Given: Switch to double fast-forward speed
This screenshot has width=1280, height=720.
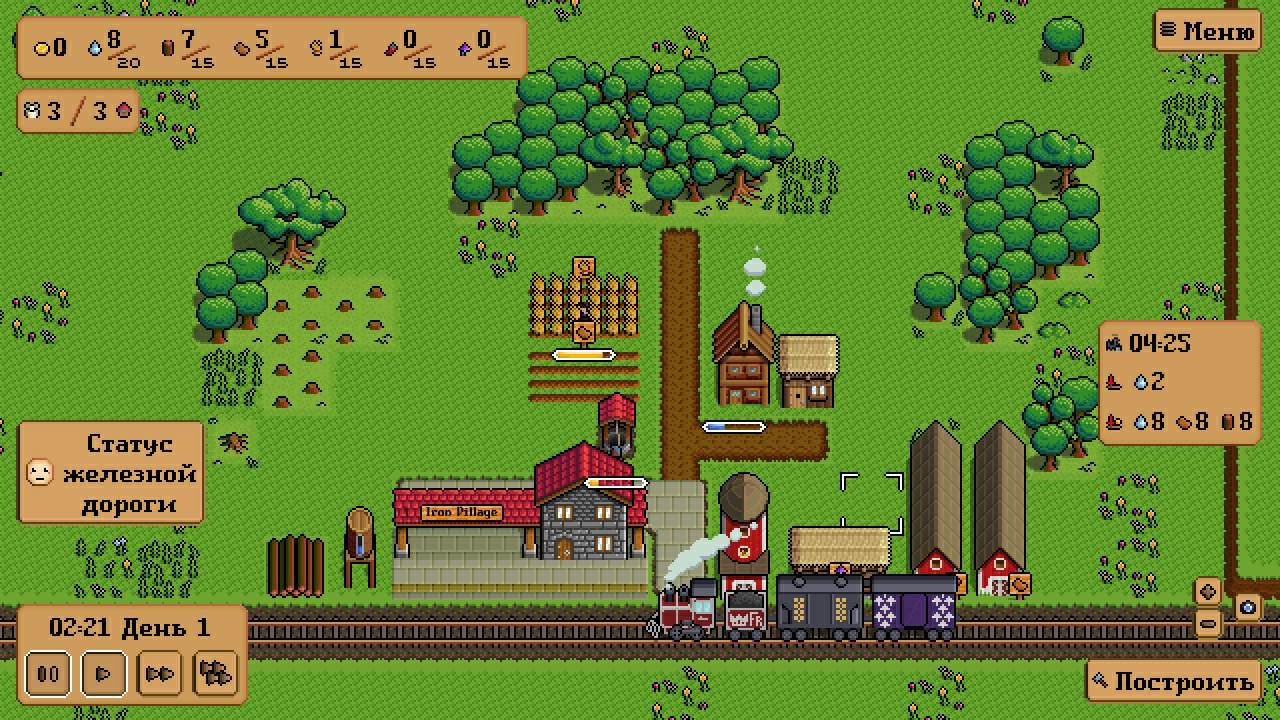Looking at the screenshot, I should tap(159, 673).
